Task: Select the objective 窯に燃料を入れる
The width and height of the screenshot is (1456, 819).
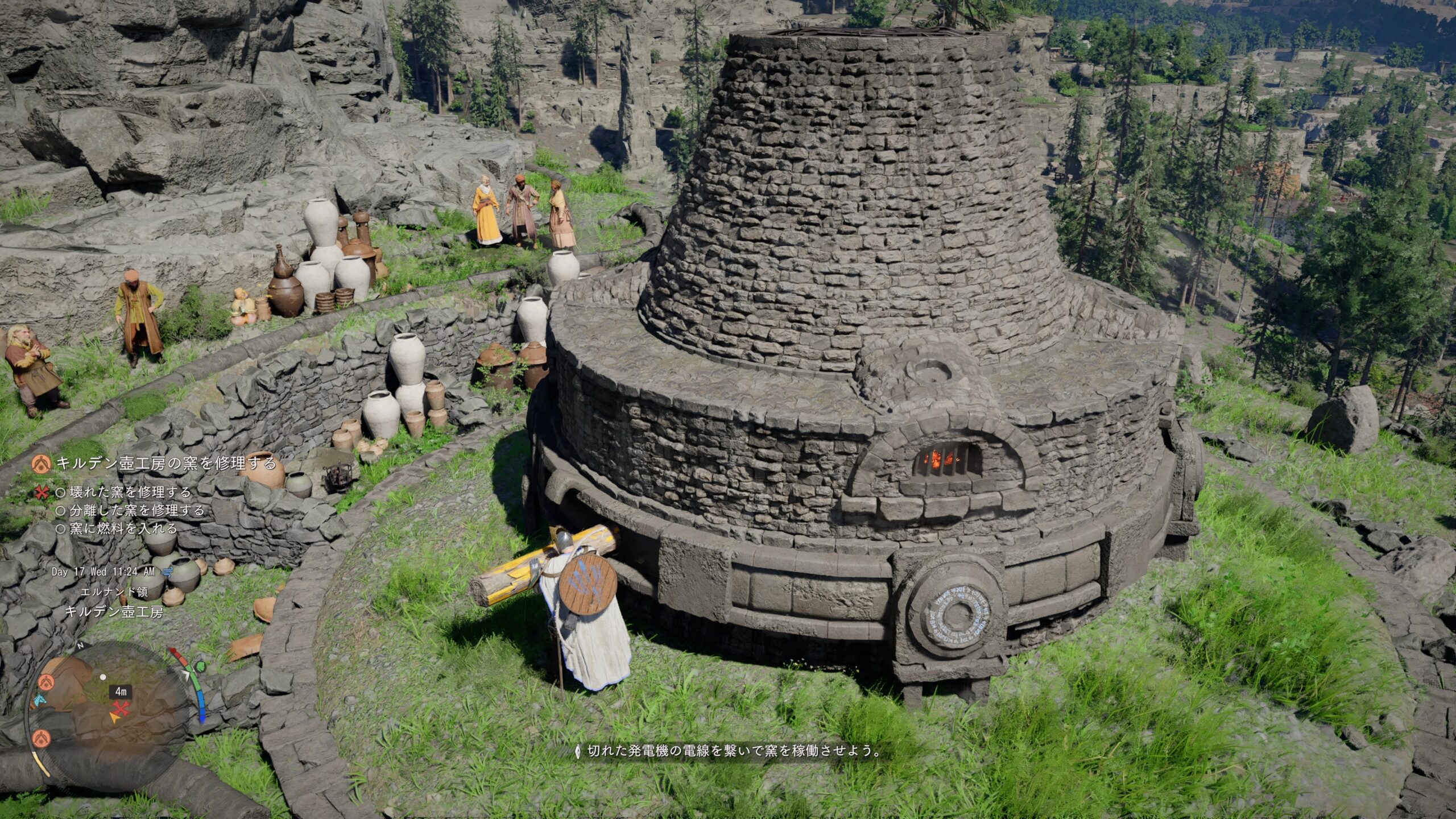Action: (123, 528)
